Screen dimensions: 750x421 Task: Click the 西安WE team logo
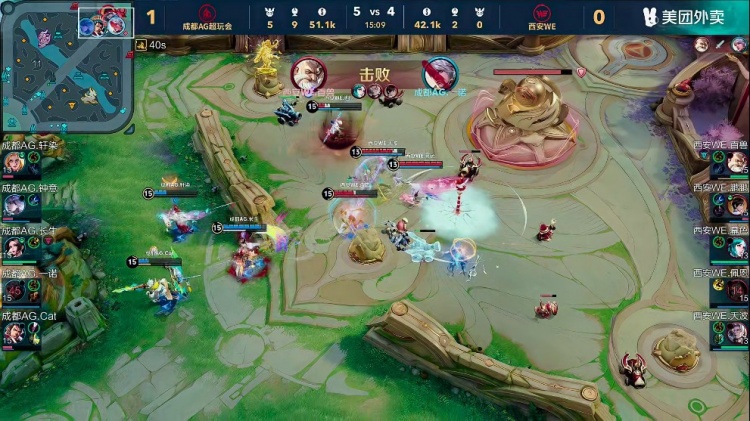[543, 12]
